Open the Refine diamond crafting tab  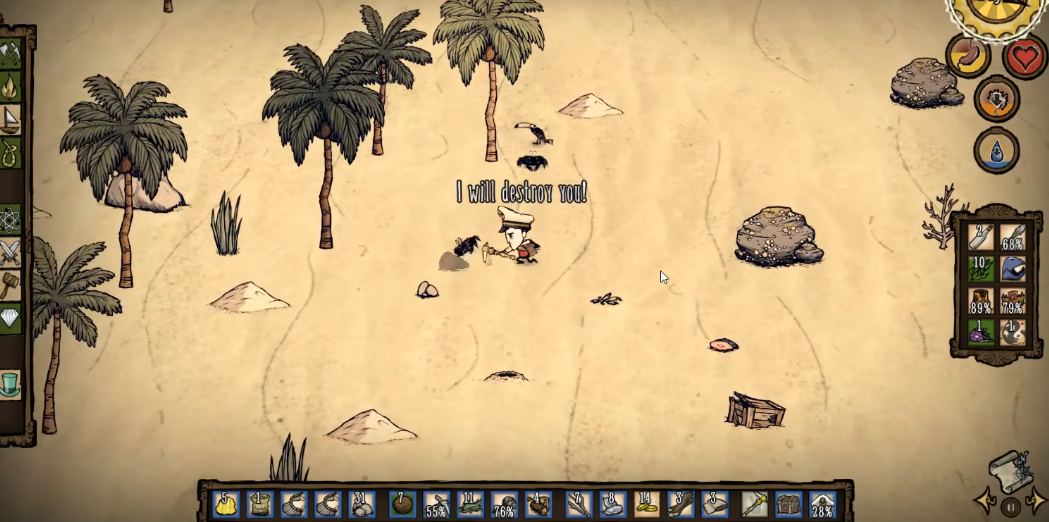pos(10,316)
